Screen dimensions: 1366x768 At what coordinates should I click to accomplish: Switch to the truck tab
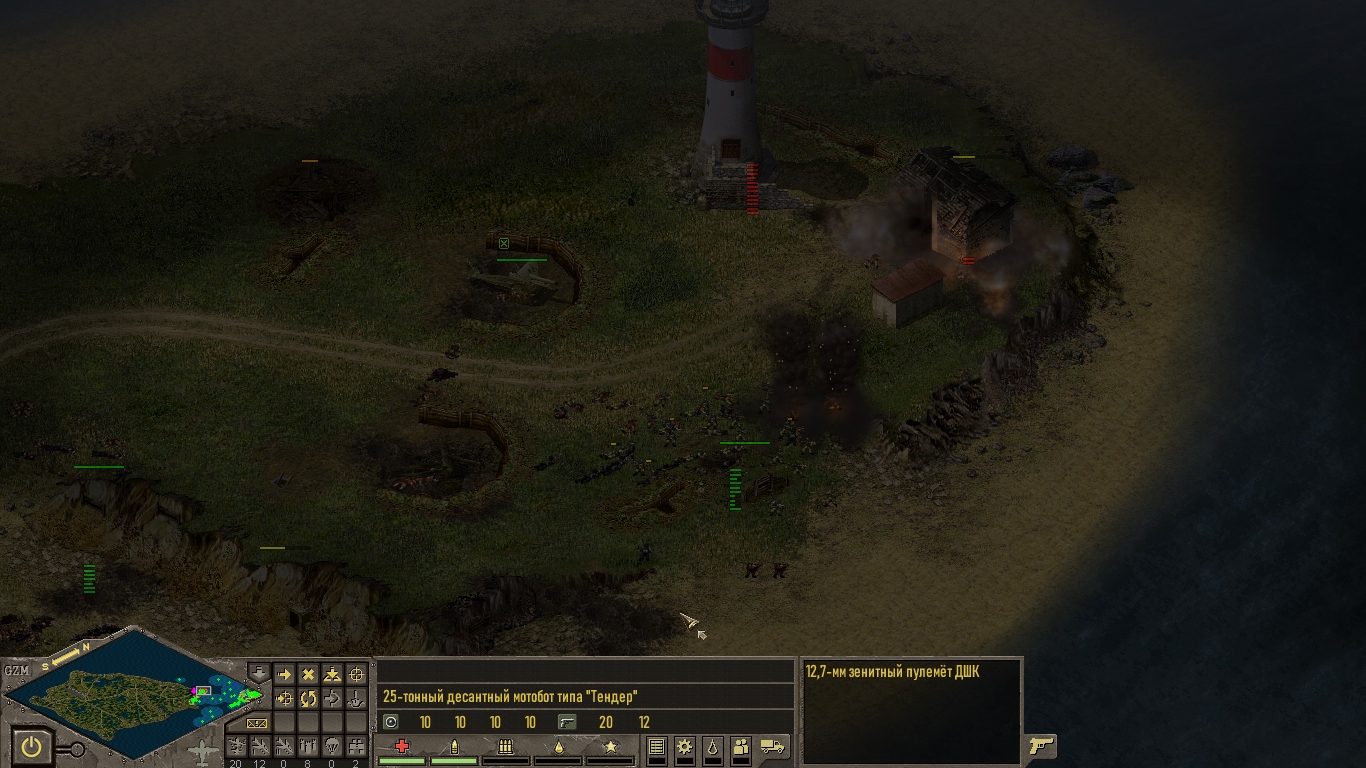tap(773, 746)
